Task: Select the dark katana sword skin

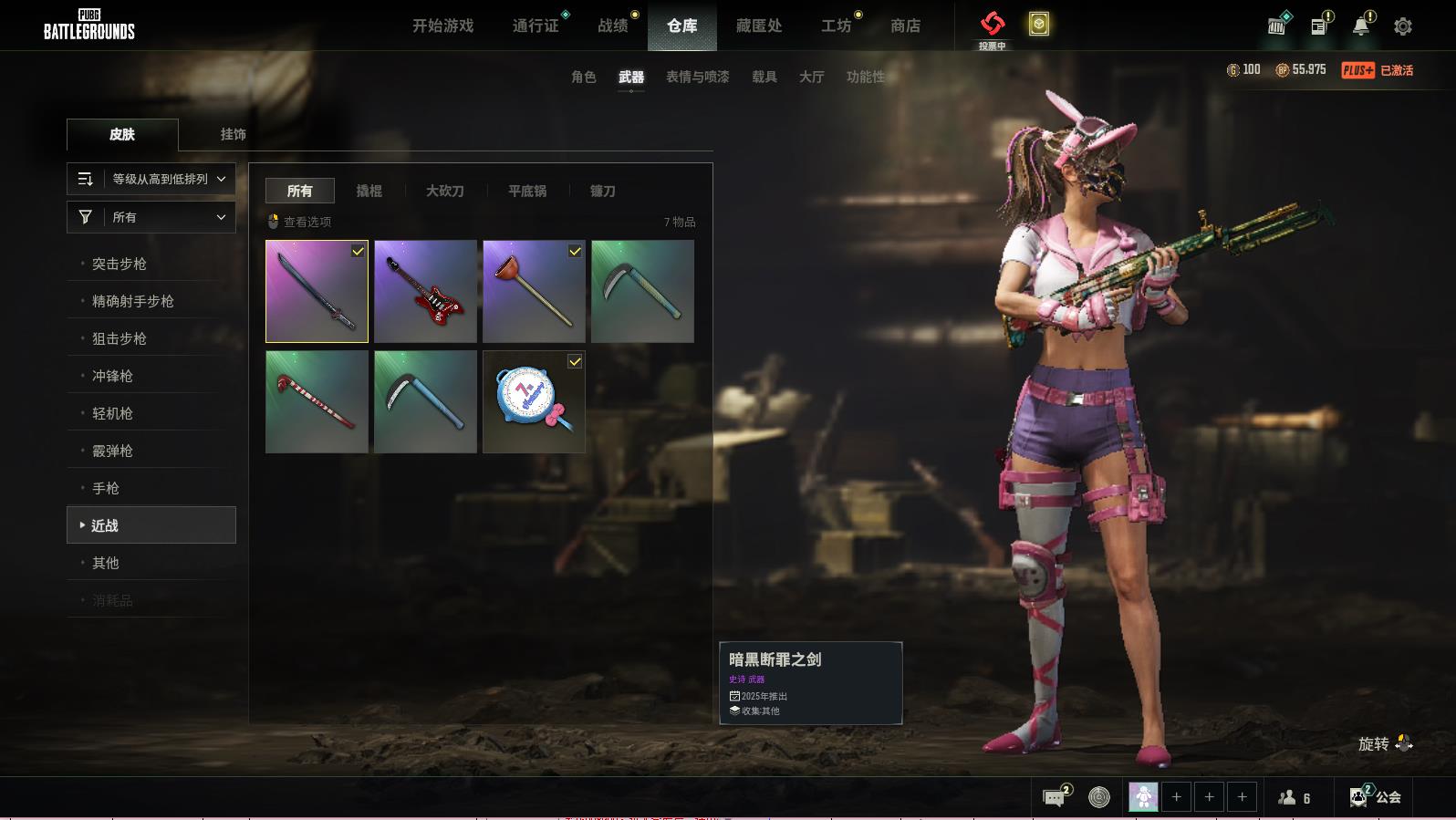Action: coord(317,291)
